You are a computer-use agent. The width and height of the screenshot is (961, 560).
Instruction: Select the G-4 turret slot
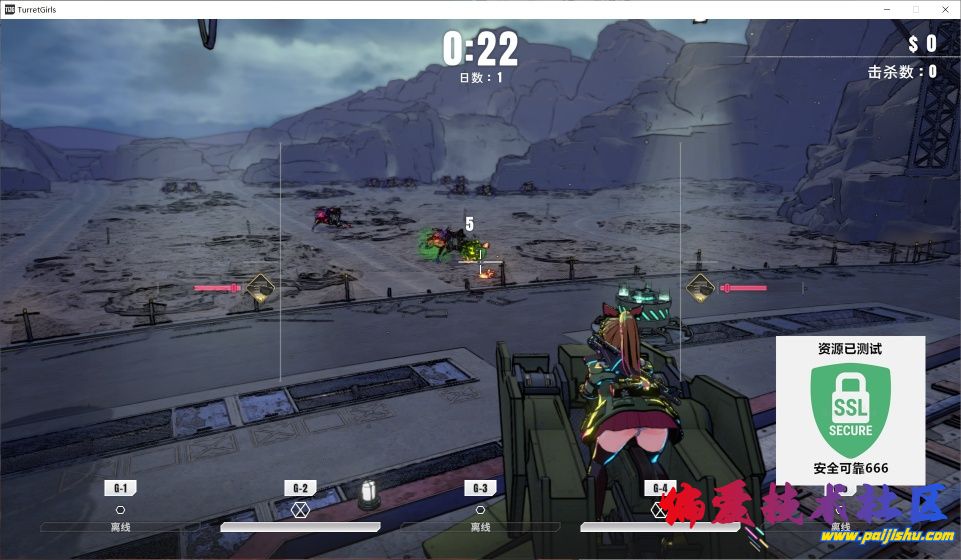pyautogui.click(x=659, y=489)
